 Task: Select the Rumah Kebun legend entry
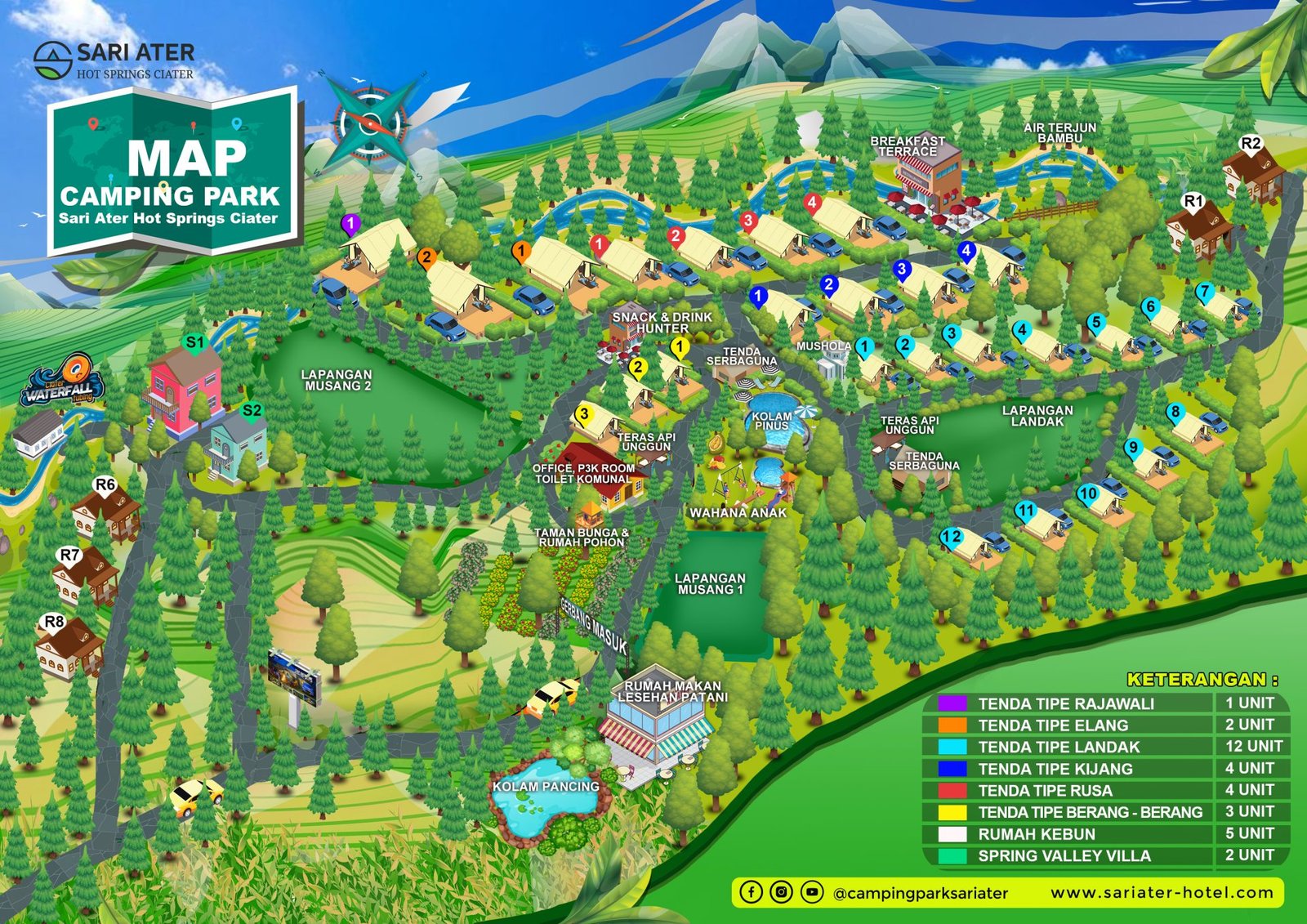coord(1037,834)
